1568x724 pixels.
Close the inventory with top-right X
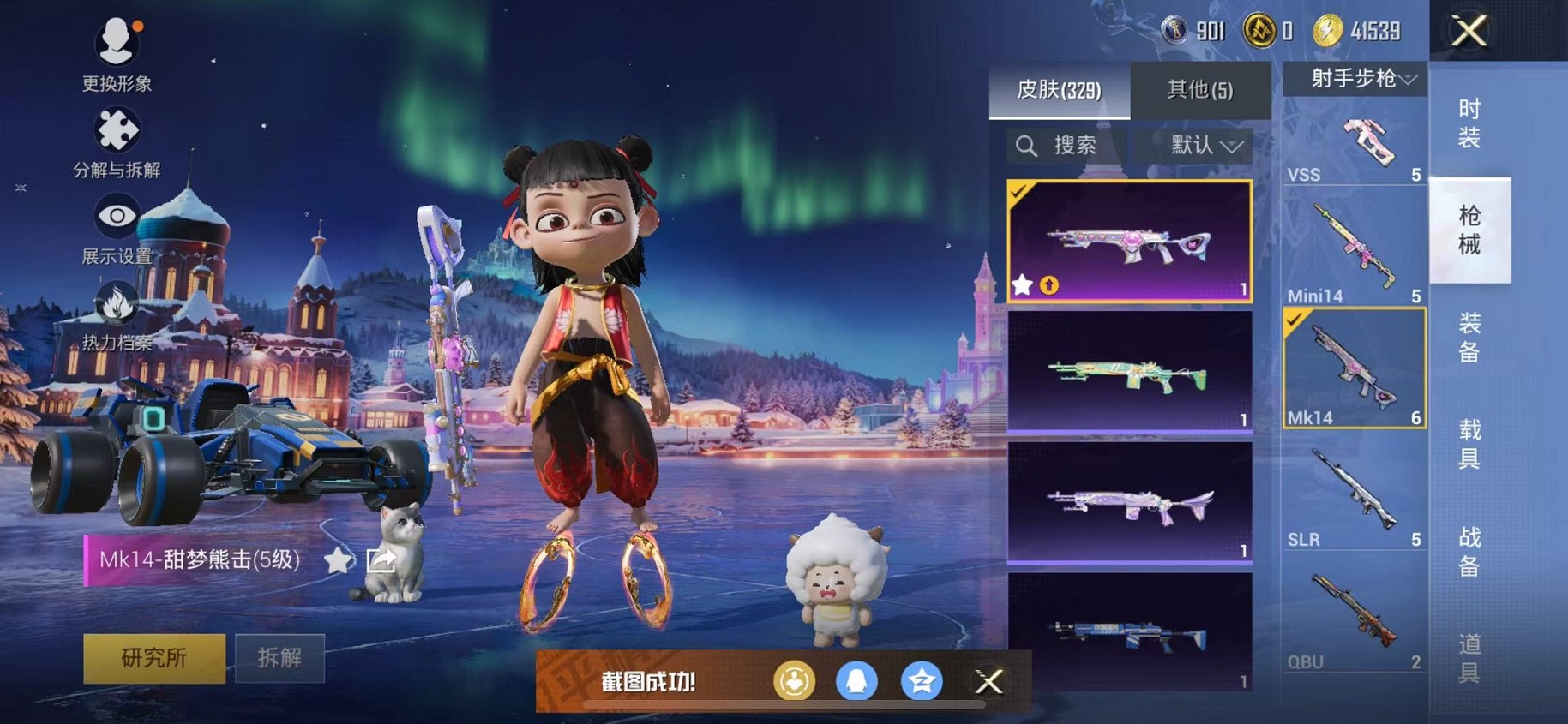point(1469,32)
